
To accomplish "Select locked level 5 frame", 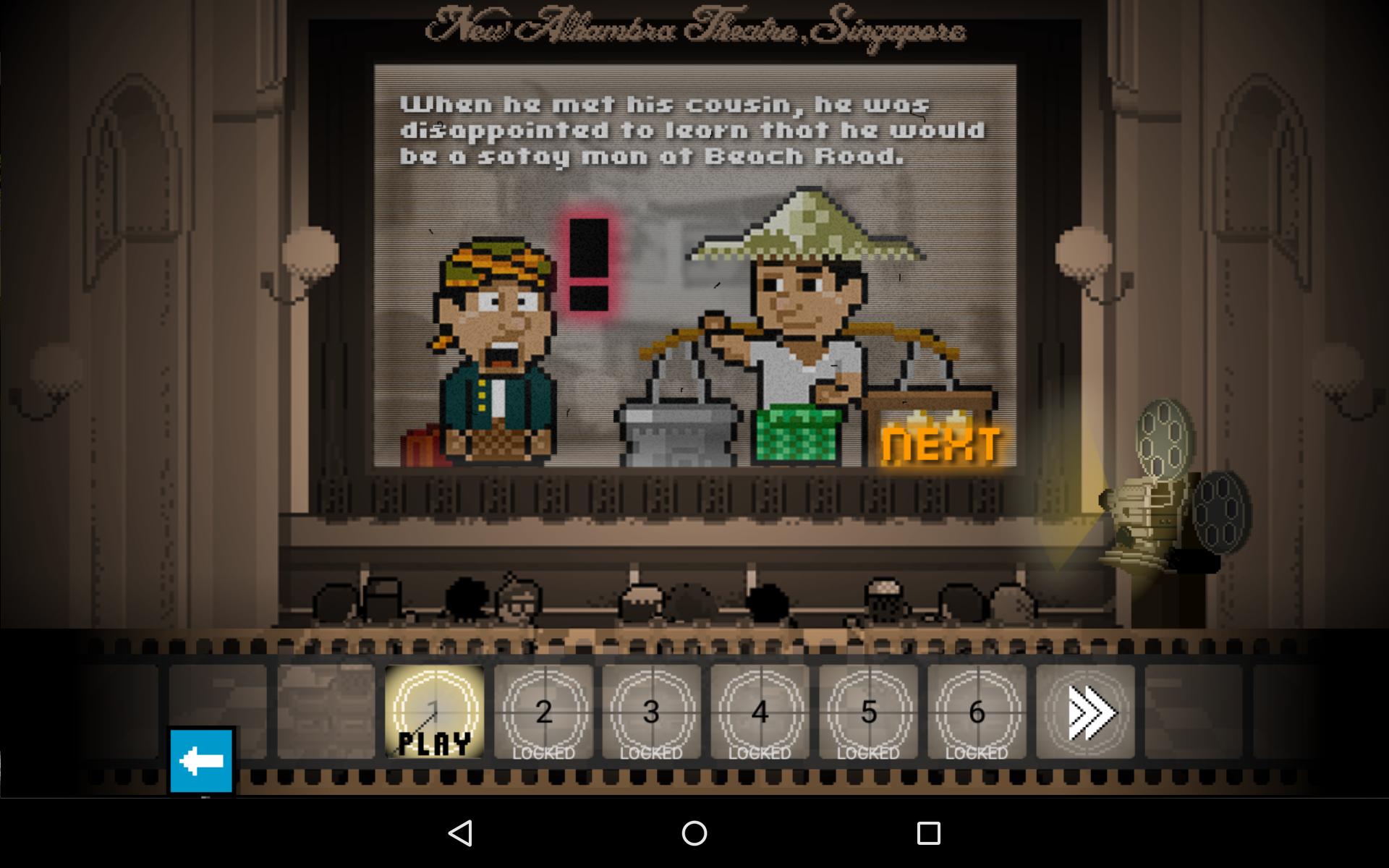I will 868,712.
